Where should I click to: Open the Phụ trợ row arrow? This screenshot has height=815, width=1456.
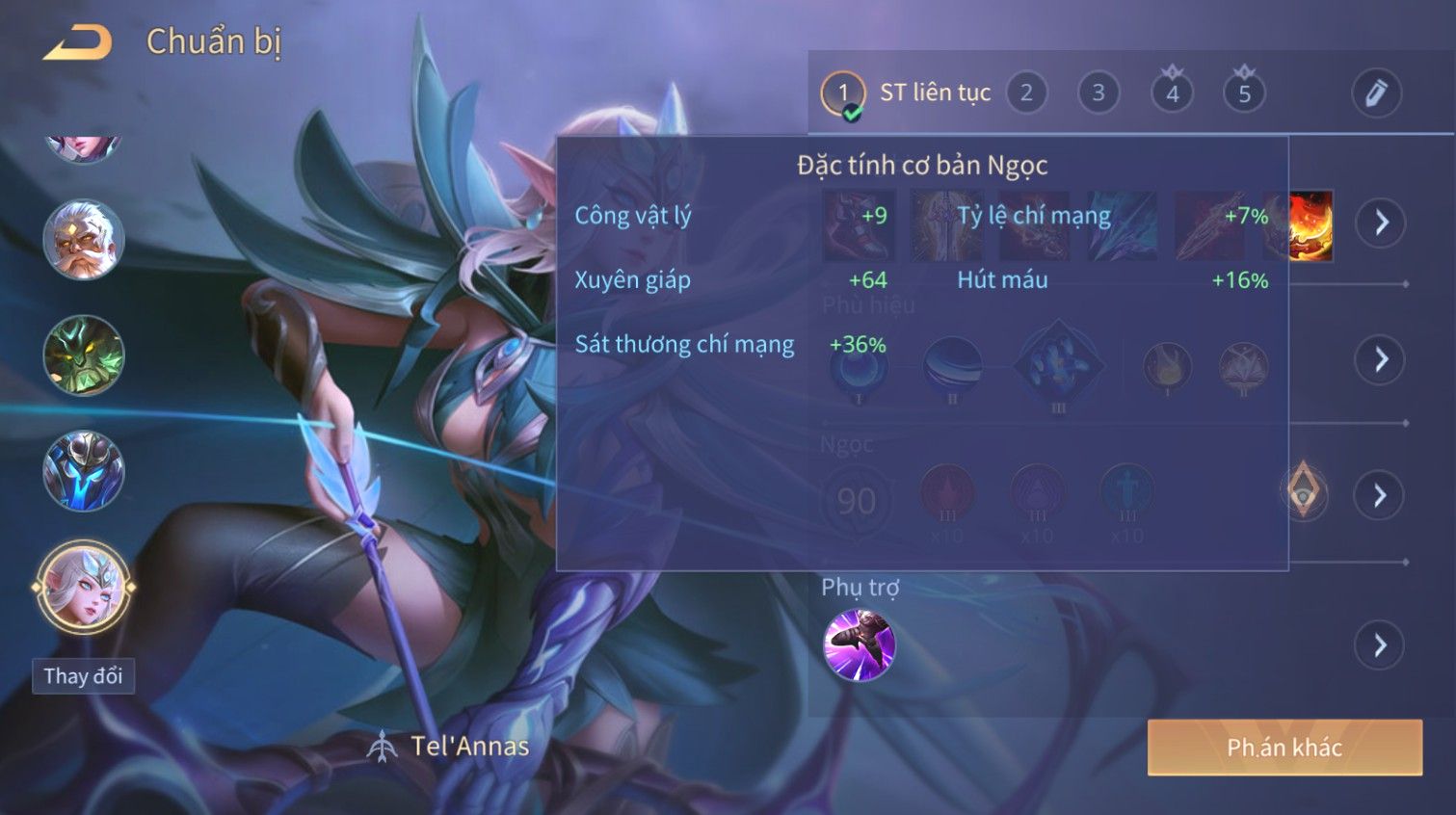tap(1380, 645)
